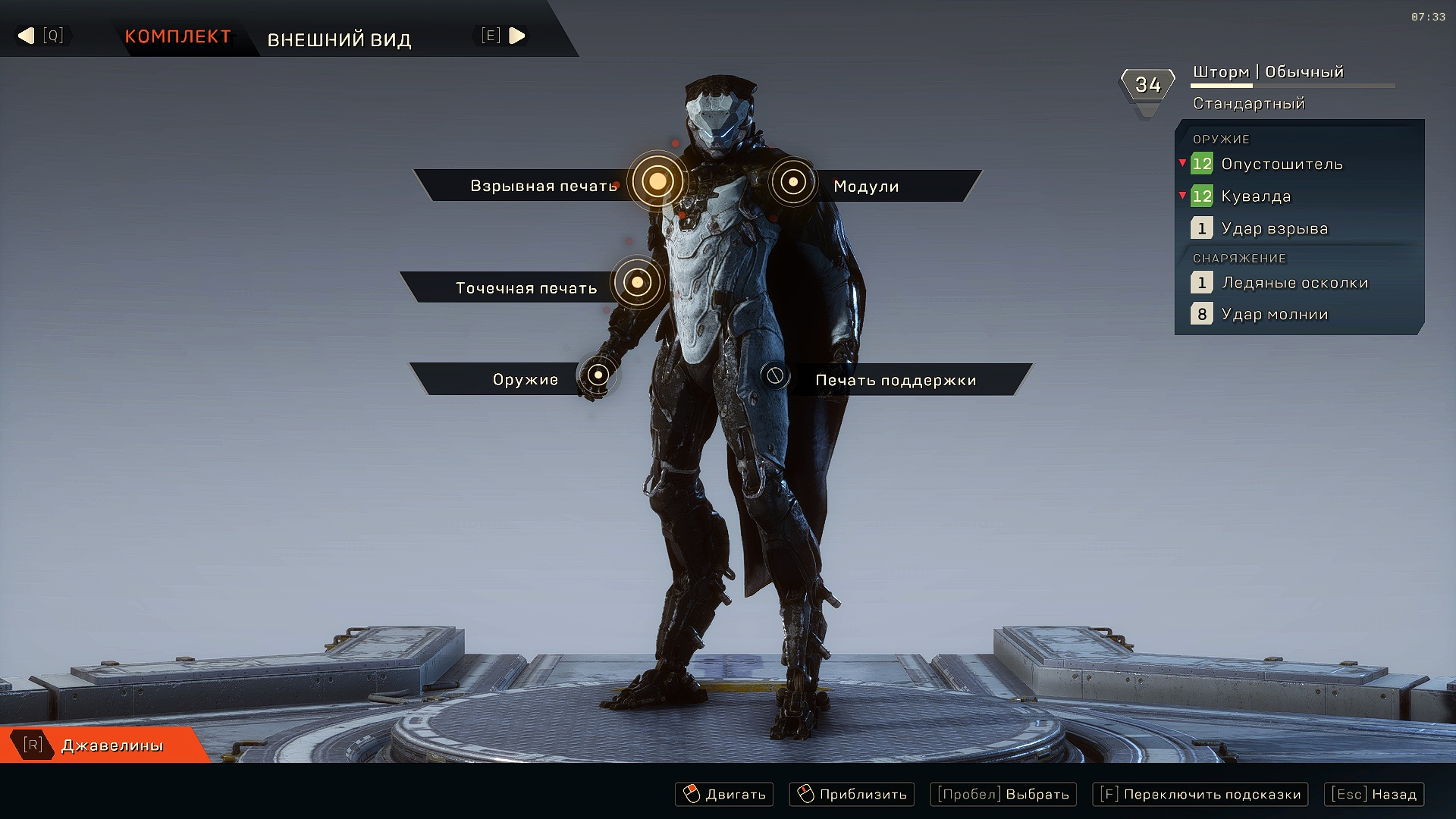Toggle hints with Переключить подсказки

(x=1200, y=794)
